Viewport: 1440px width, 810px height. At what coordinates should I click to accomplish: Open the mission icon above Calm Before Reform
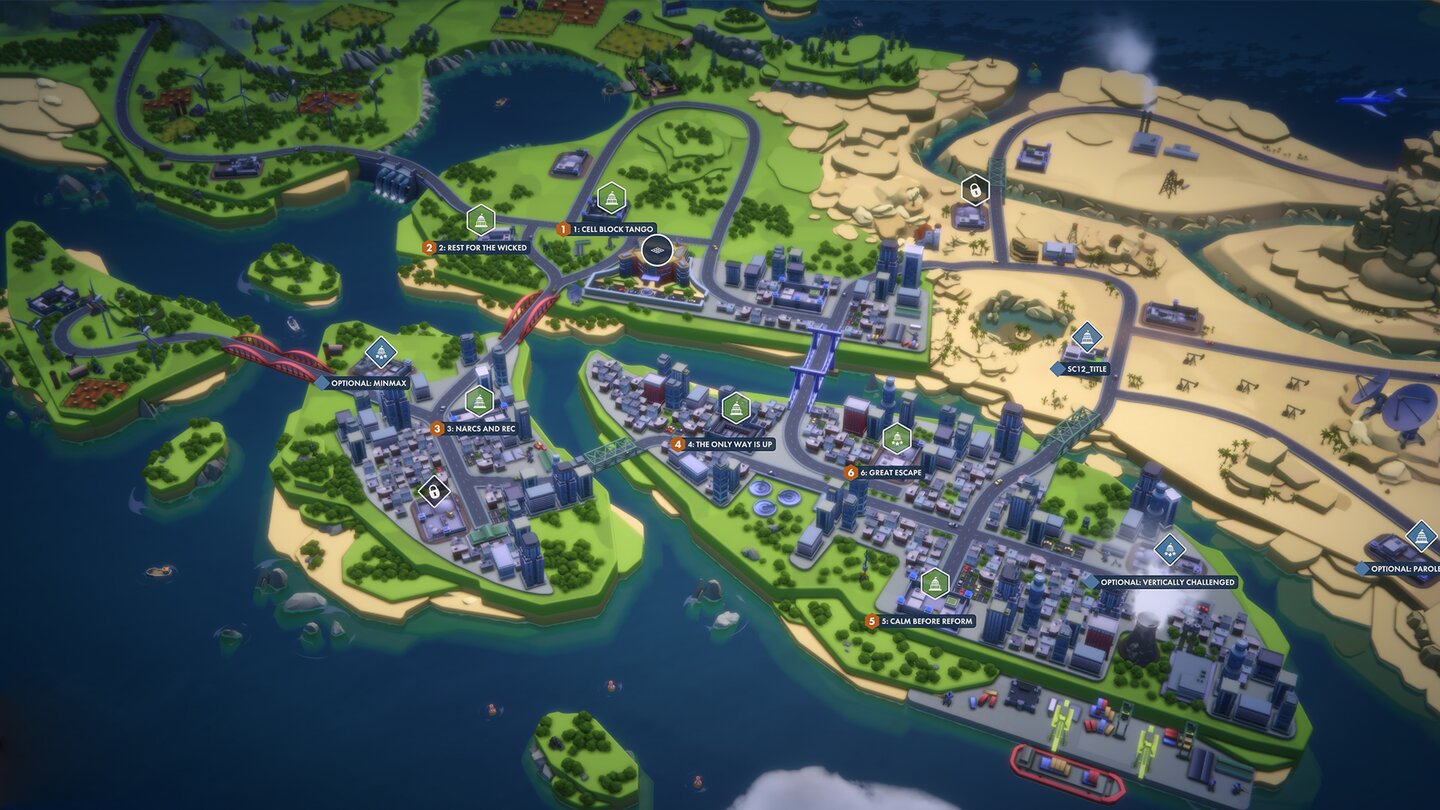click(x=935, y=582)
